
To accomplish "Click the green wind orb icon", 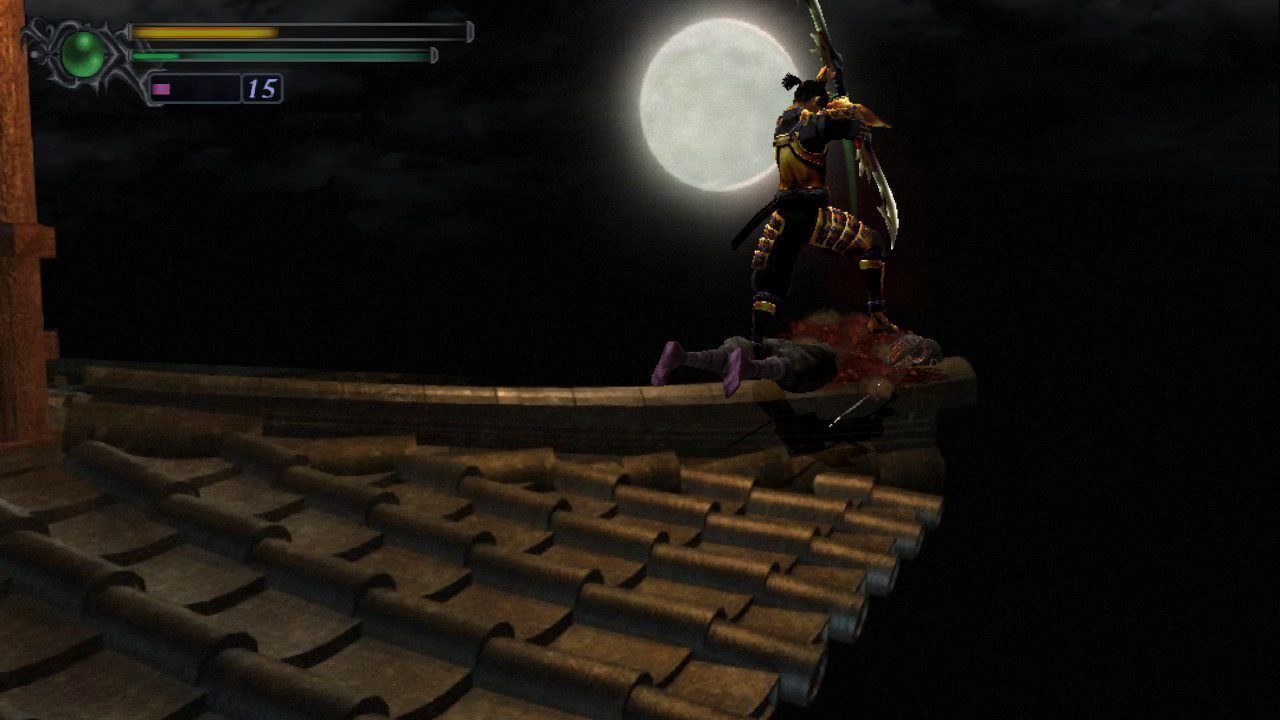I will coord(83,54).
